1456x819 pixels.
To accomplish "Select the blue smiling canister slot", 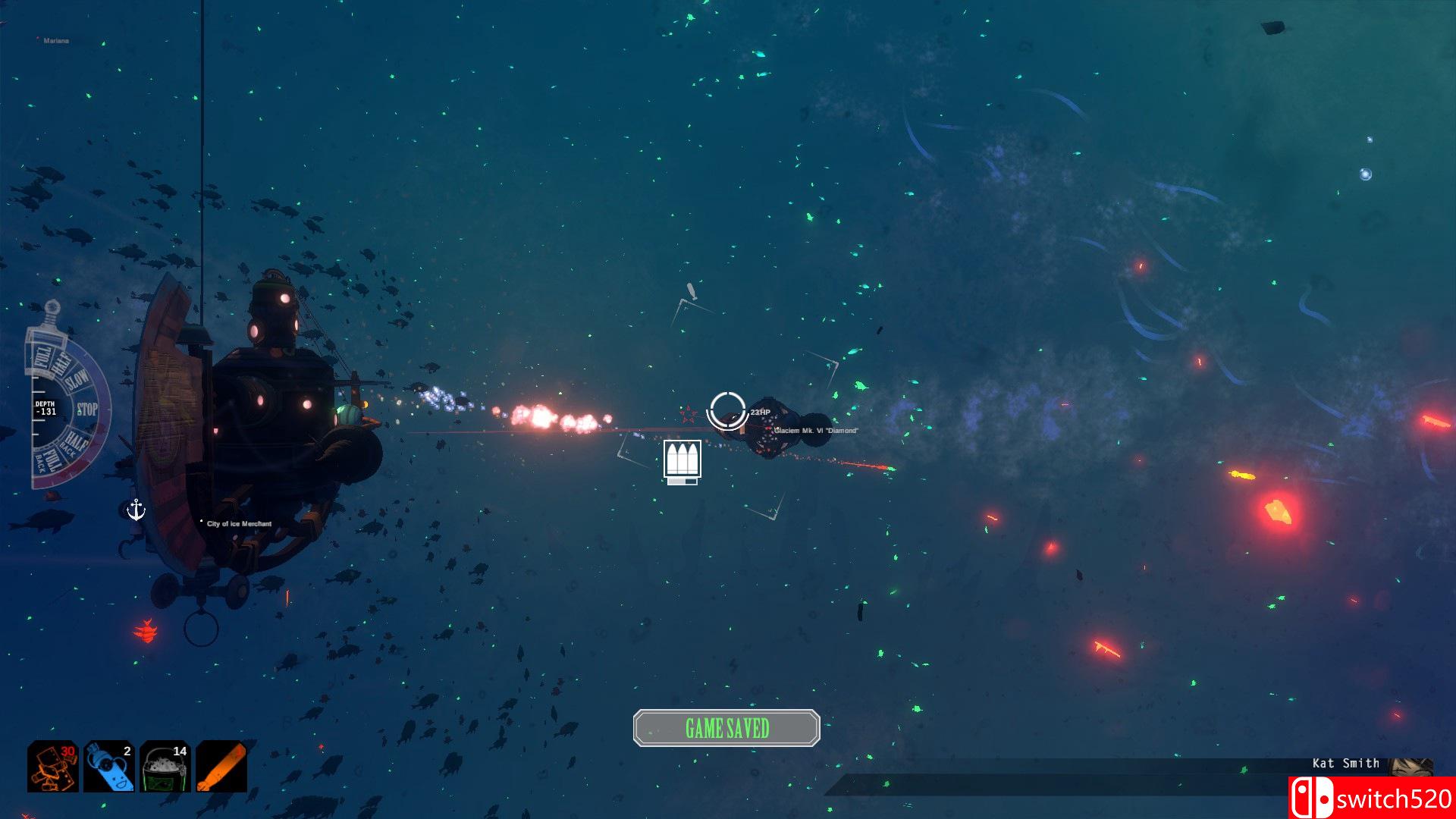I will pyautogui.click(x=109, y=767).
